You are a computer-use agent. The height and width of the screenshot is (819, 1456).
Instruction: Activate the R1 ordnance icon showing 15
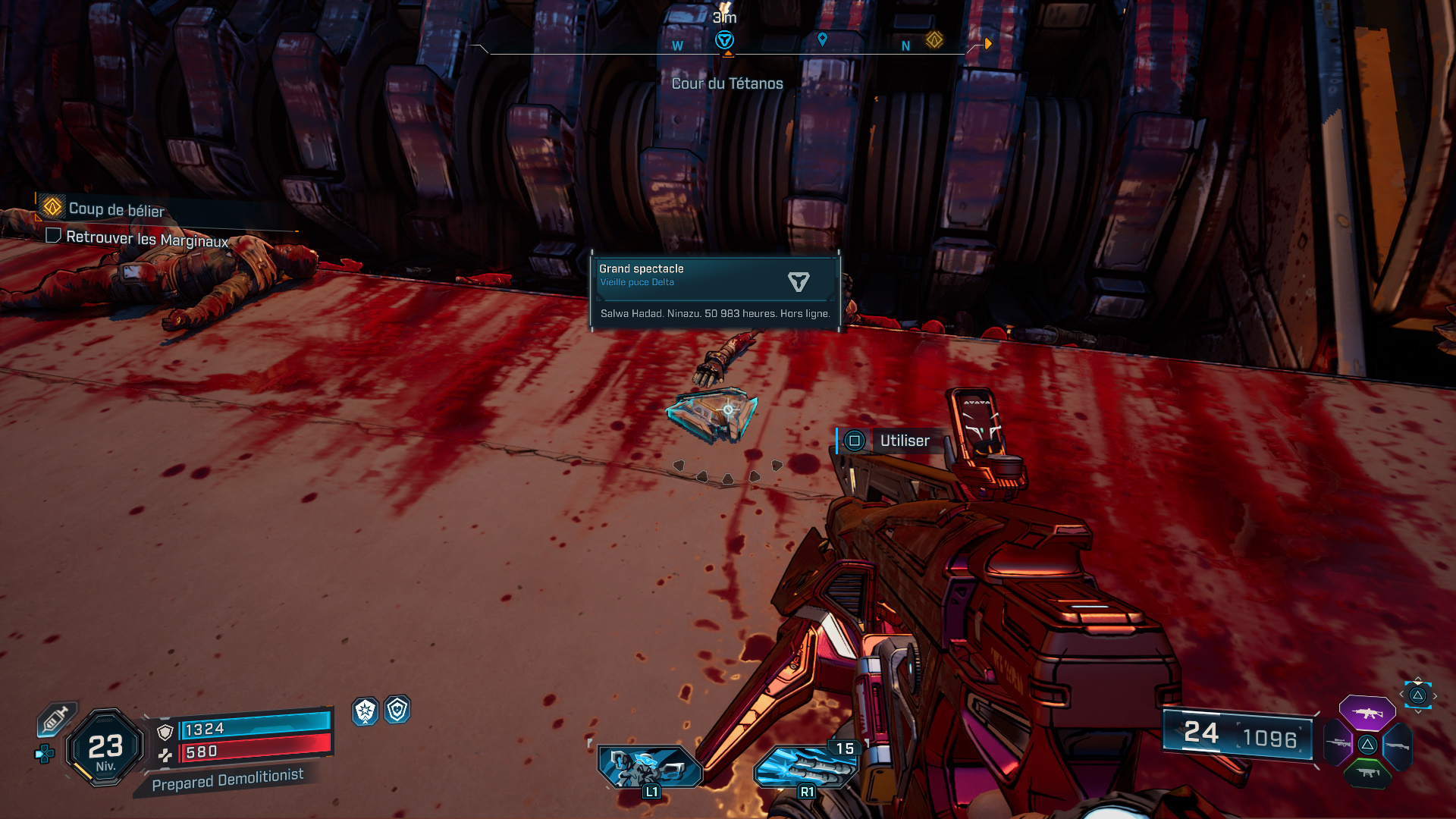805,767
